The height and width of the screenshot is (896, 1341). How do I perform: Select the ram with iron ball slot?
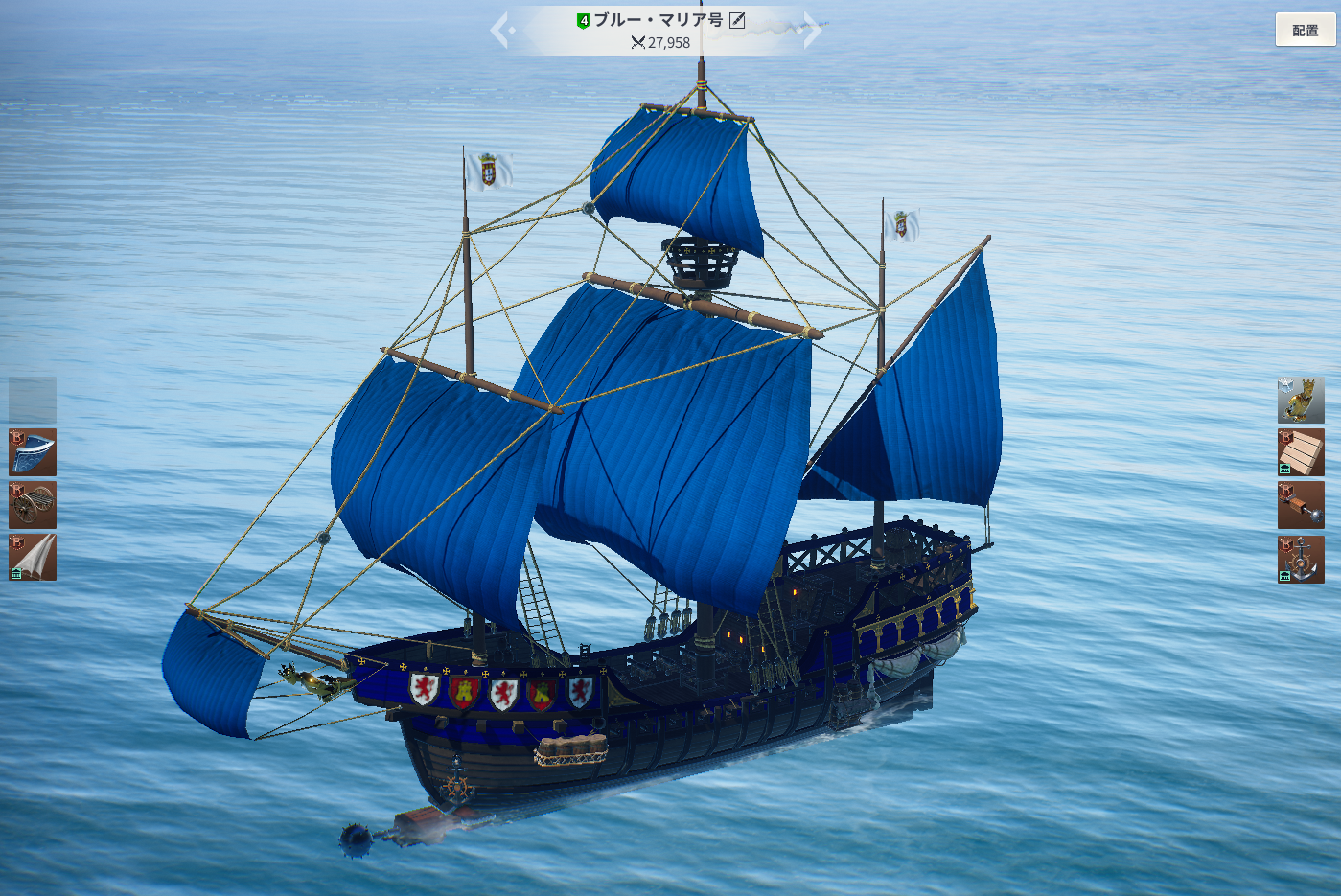point(1301,505)
